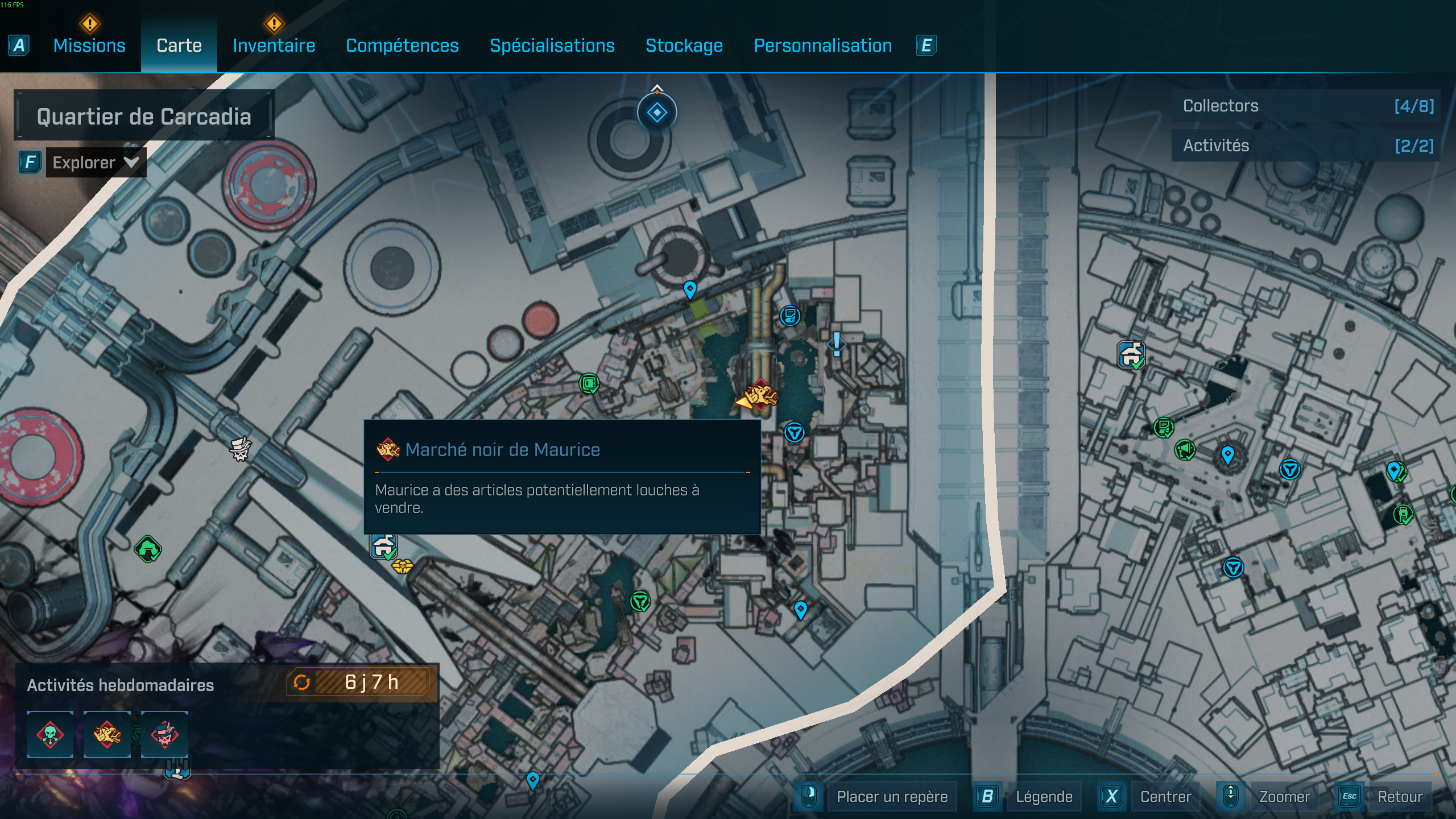Switch to the Missions tab

point(89,45)
